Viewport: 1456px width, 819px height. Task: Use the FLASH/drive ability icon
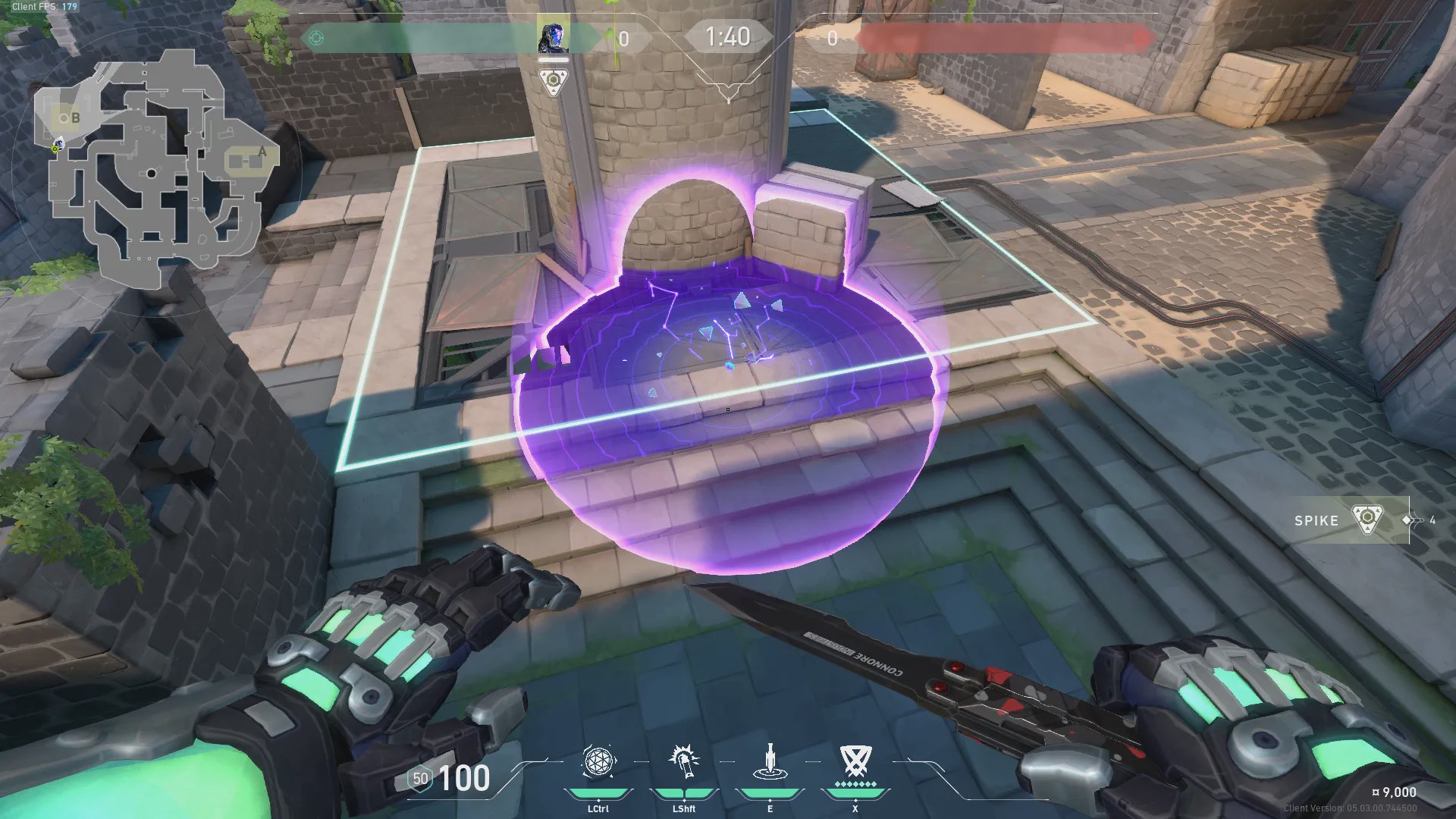(x=684, y=761)
